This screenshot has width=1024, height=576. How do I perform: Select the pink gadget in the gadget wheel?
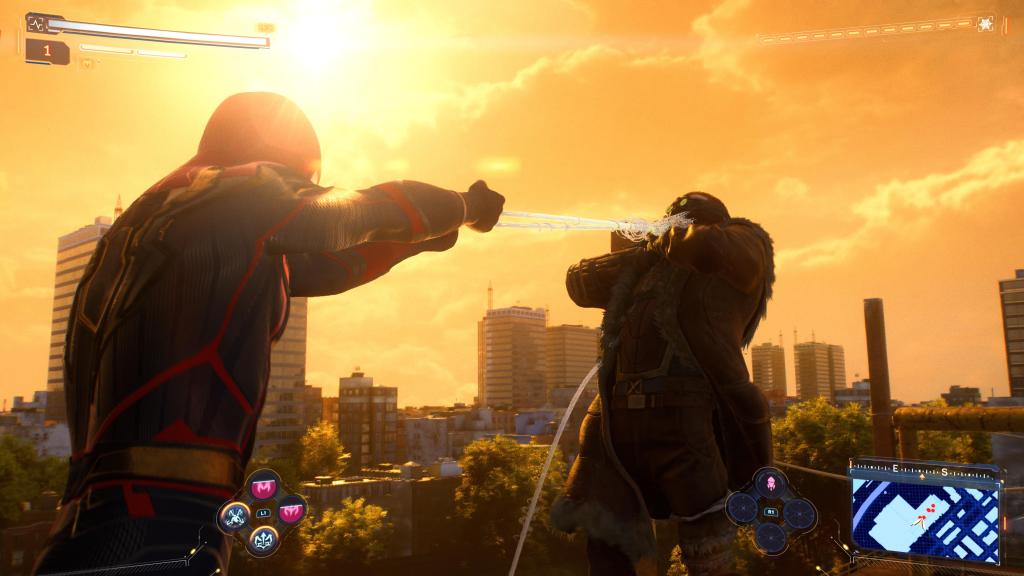point(771,485)
